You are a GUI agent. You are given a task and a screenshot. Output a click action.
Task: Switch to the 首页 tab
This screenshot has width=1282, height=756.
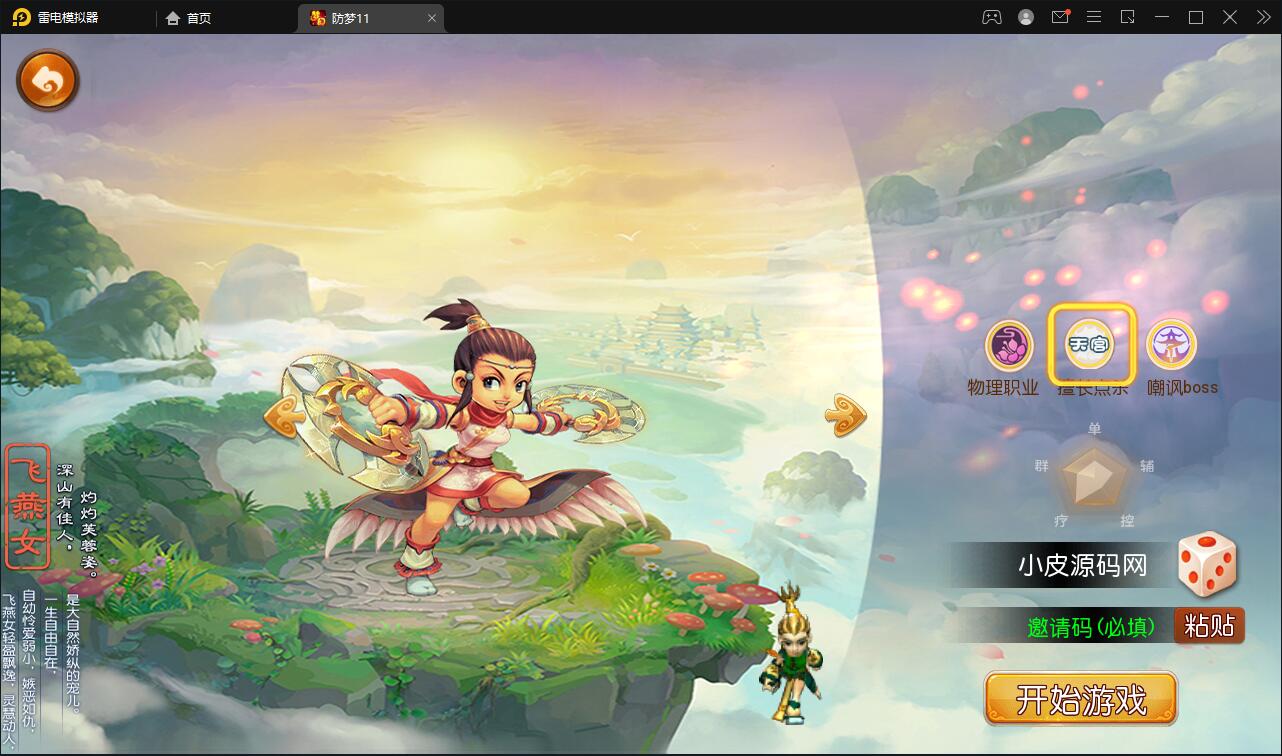(188, 17)
